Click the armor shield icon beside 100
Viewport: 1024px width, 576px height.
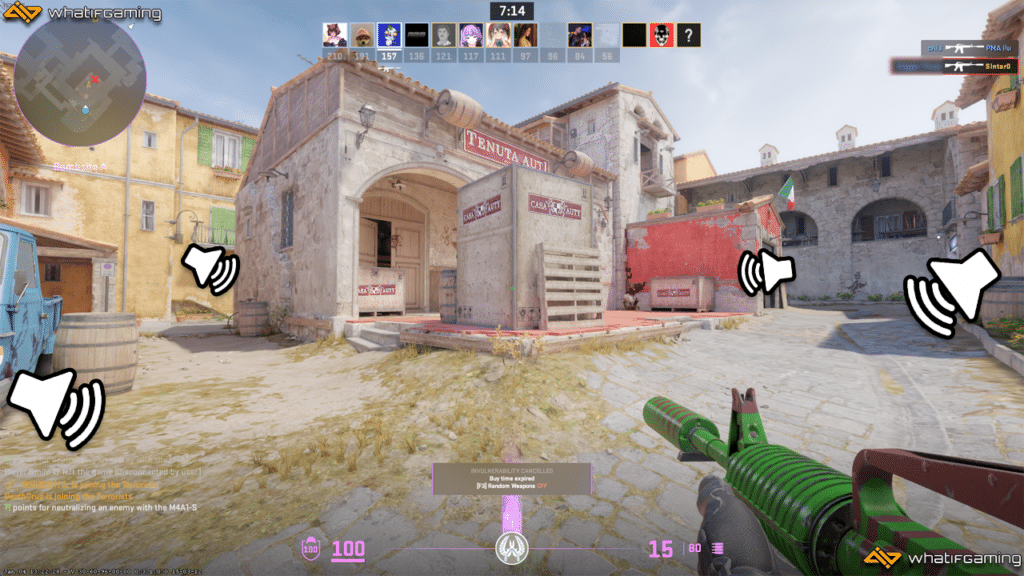311,548
